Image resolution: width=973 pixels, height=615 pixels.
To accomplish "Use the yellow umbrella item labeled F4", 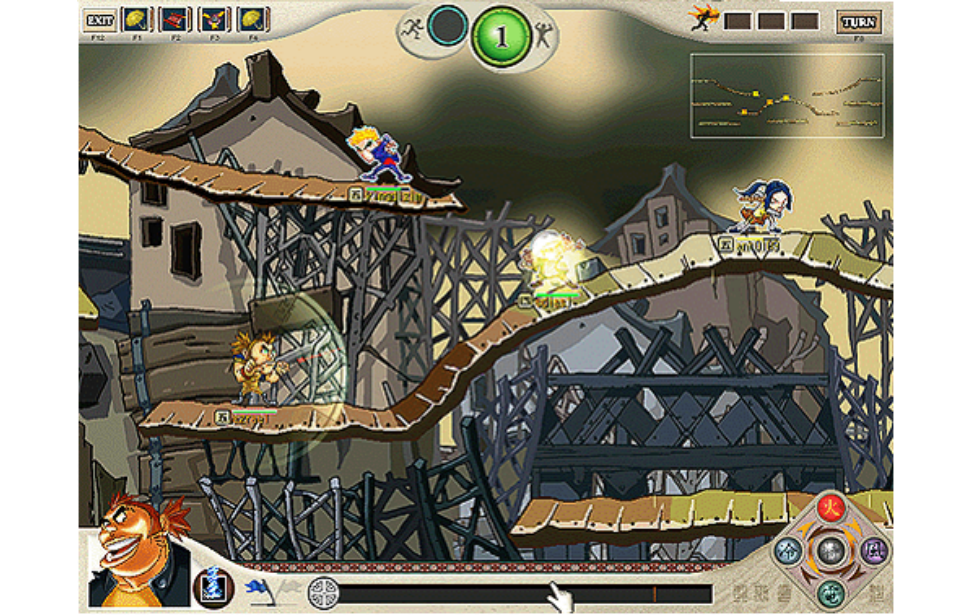I will point(253,20).
